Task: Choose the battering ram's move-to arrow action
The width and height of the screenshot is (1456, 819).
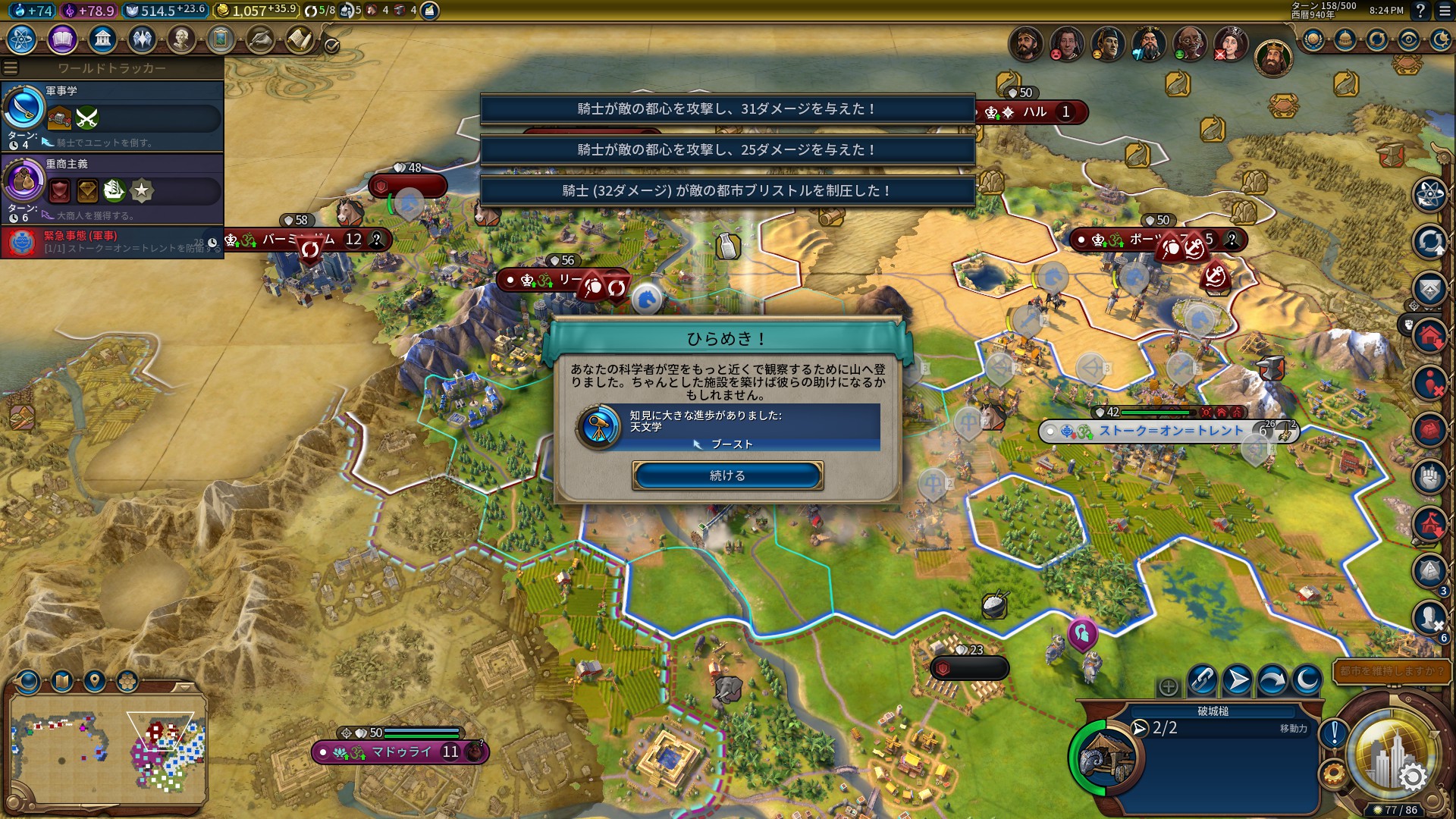Action: pos(1237,680)
